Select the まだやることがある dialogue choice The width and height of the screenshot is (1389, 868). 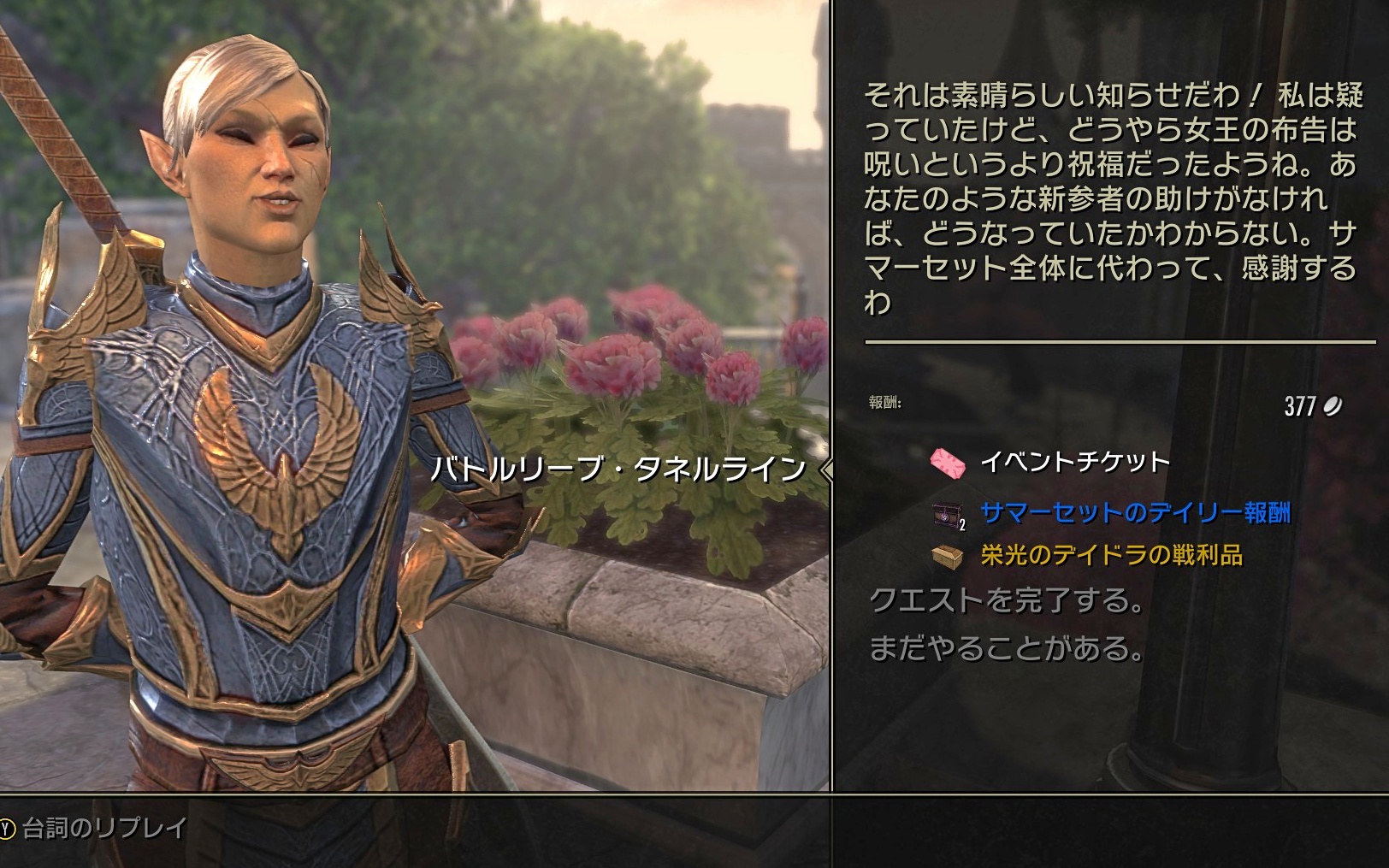click(x=1007, y=649)
